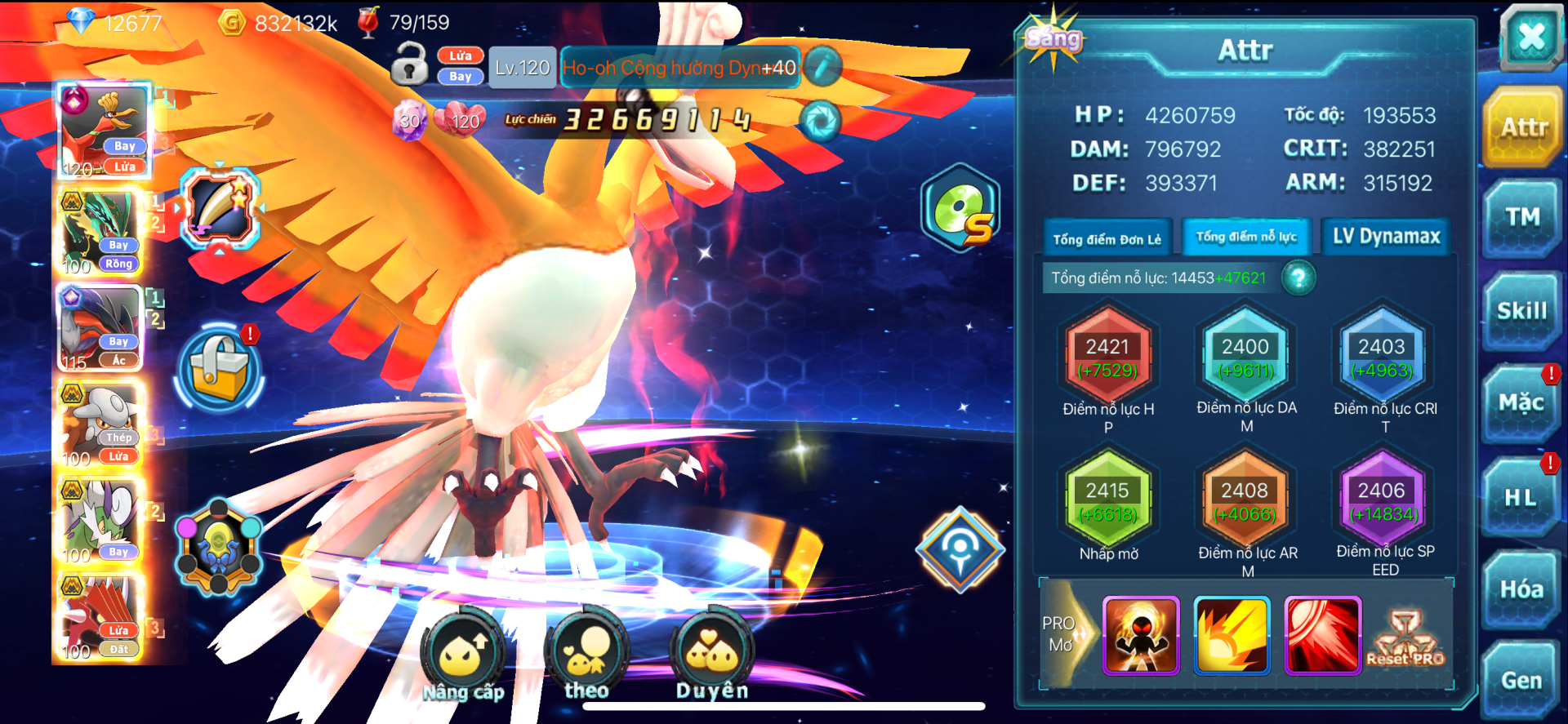Open the LV Dynamax tab
1568x724 pixels.
1386,237
